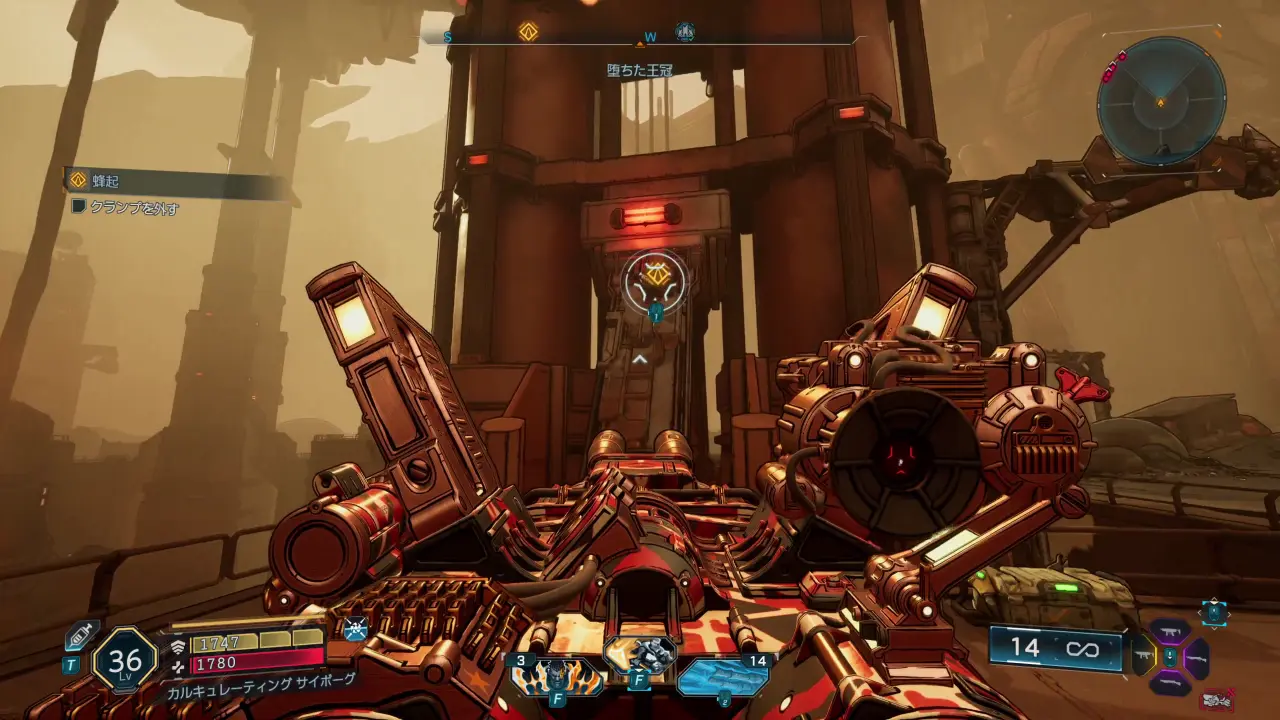Image resolution: width=1280 pixels, height=720 pixels.
Task: Click the red crossed-out vehicle icon
Action: [1216, 699]
